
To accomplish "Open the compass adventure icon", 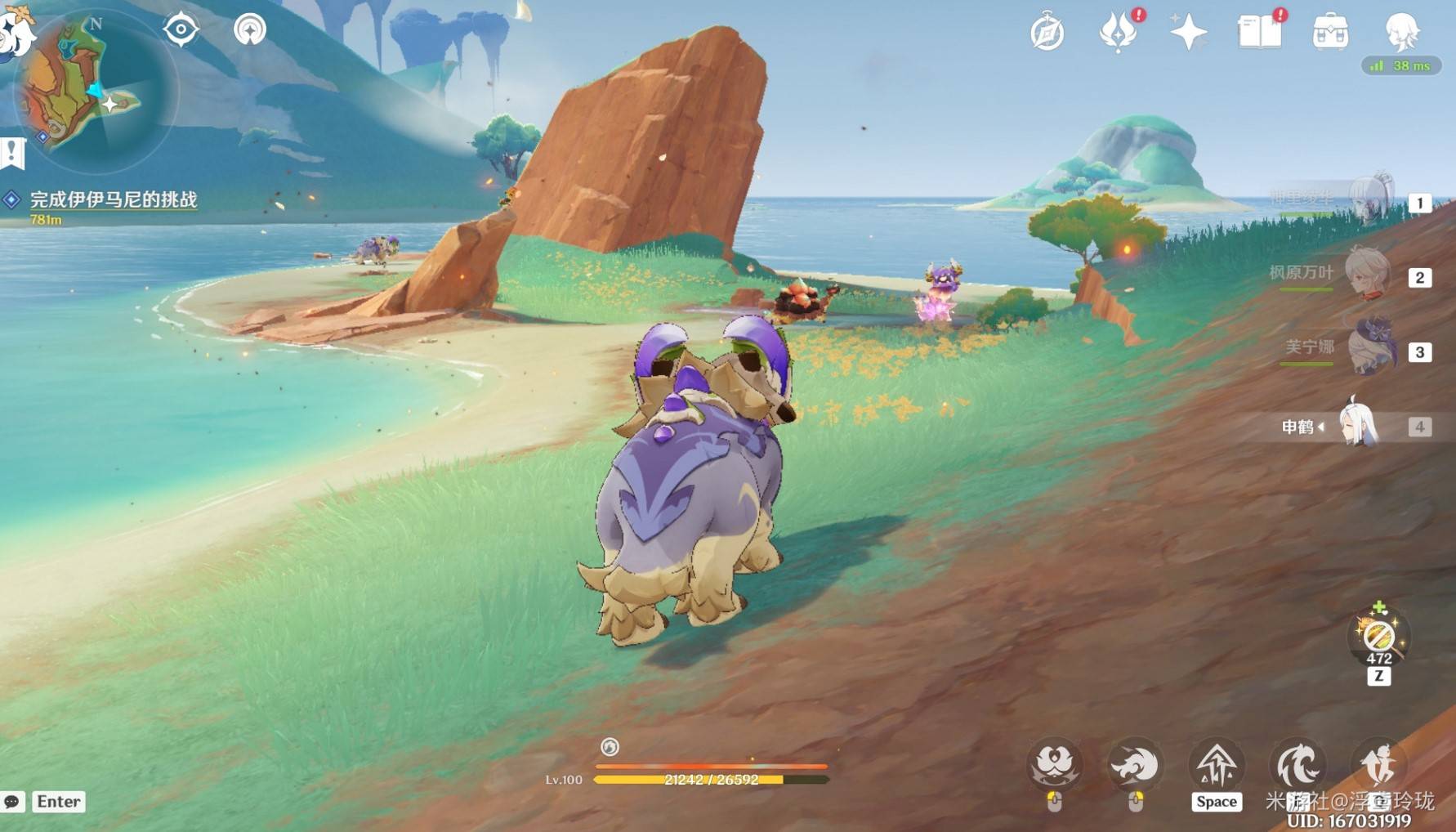I will pos(1047,34).
